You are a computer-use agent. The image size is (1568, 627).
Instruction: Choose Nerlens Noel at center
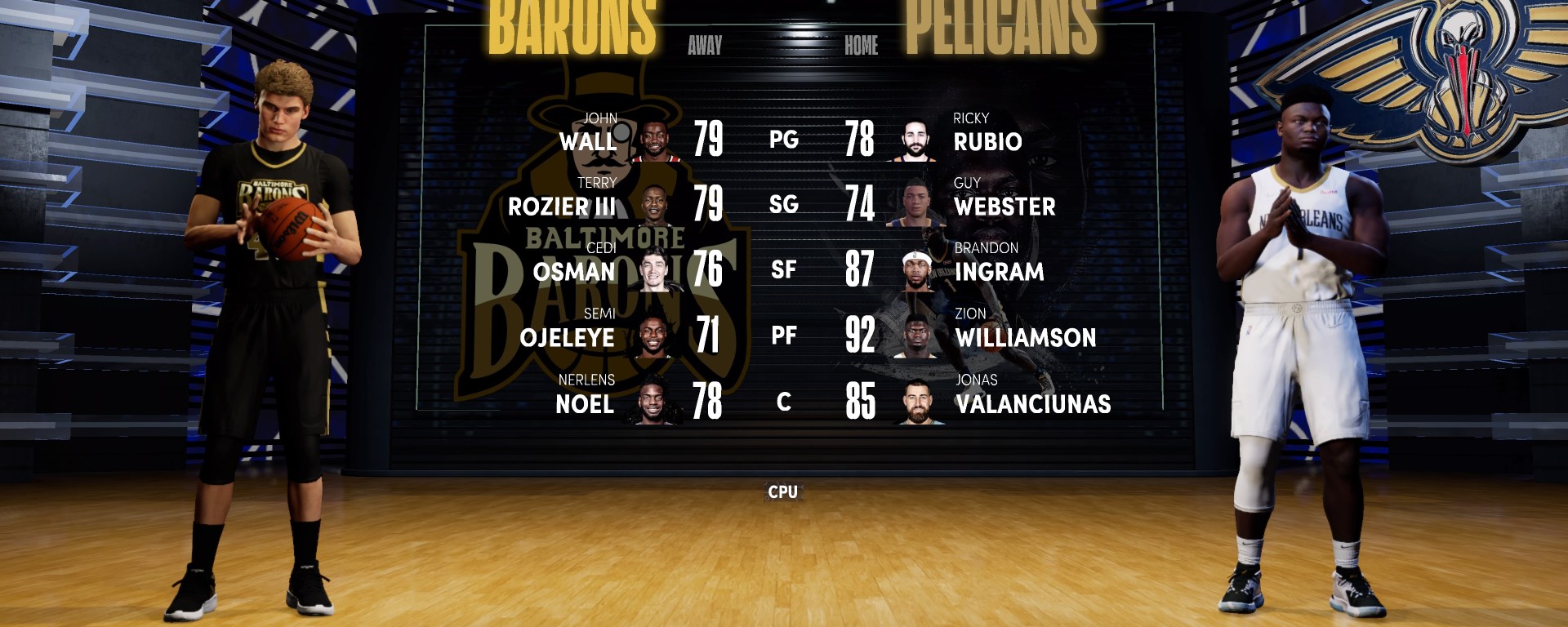point(585,403)
